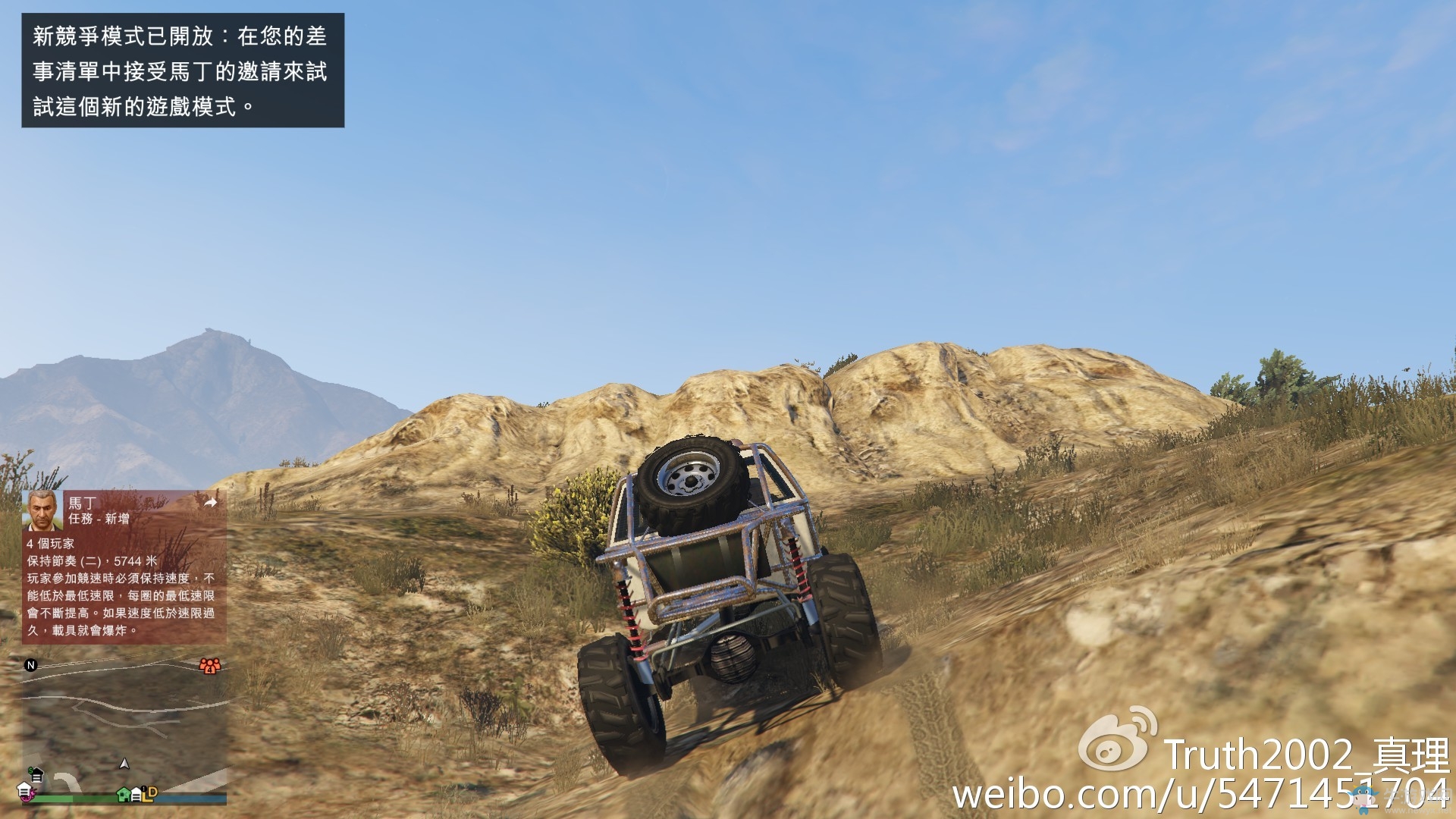Select the yellow "D" letter blip
This screenshot has height=819, width=1456.
pyautogui.click(x=152, y=793)
